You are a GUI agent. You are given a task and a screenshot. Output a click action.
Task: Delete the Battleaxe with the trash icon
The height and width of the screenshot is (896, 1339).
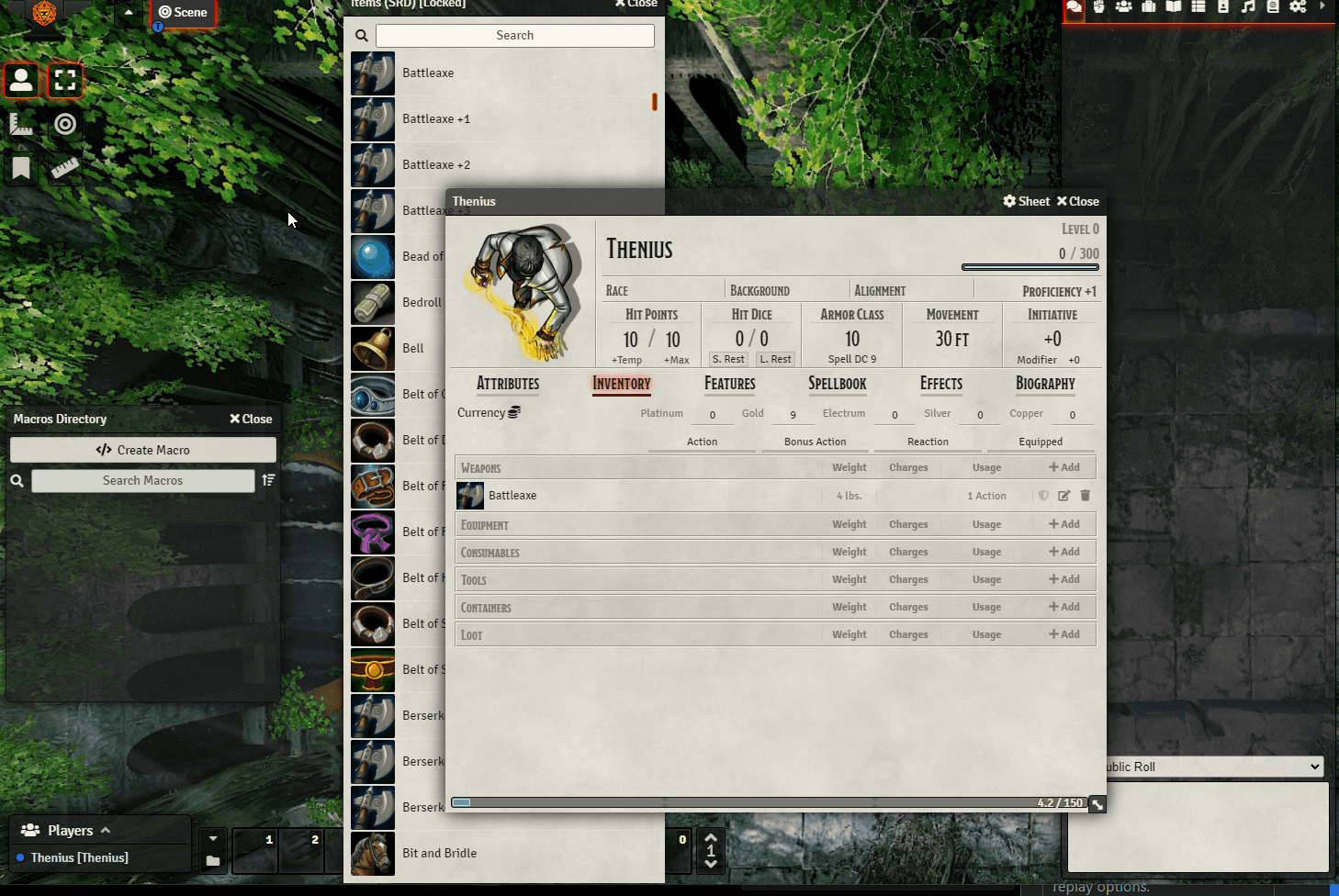click(x=1086, y=496)
